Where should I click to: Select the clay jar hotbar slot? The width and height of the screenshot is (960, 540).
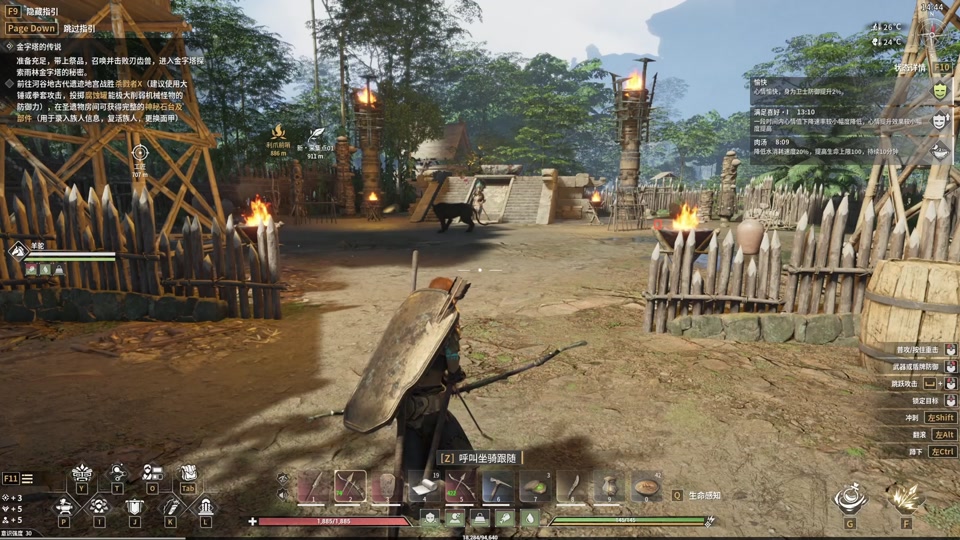(609, 487)
